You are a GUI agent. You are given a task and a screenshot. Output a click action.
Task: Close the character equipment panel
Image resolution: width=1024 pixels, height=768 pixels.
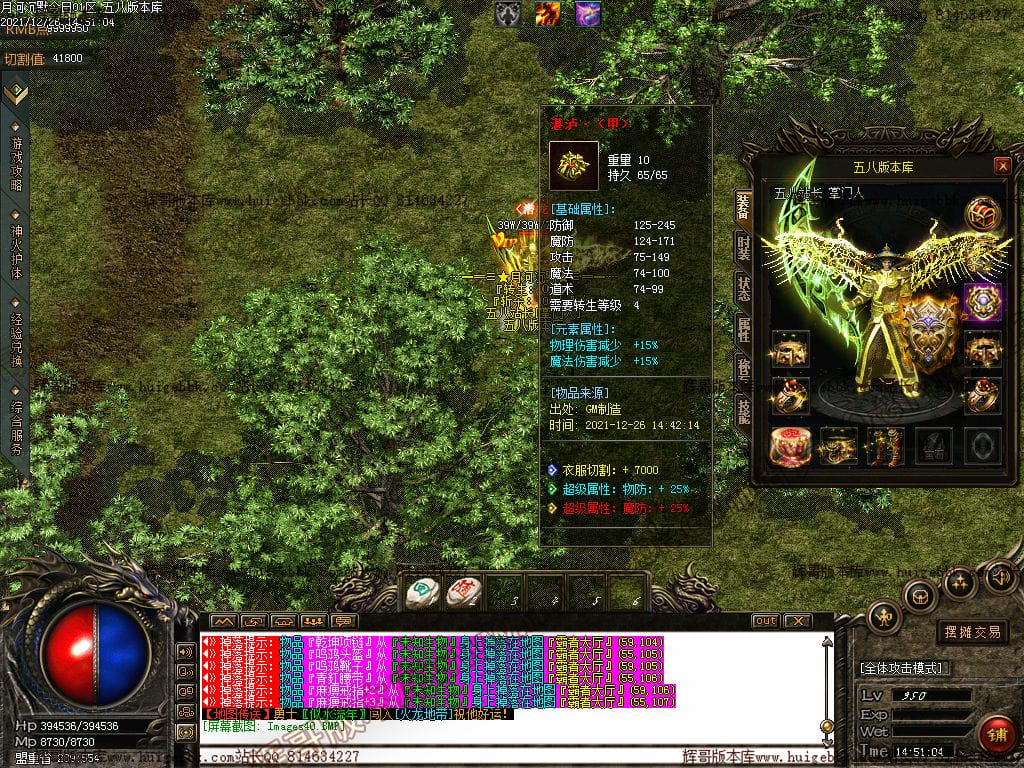click(1002, 166)
